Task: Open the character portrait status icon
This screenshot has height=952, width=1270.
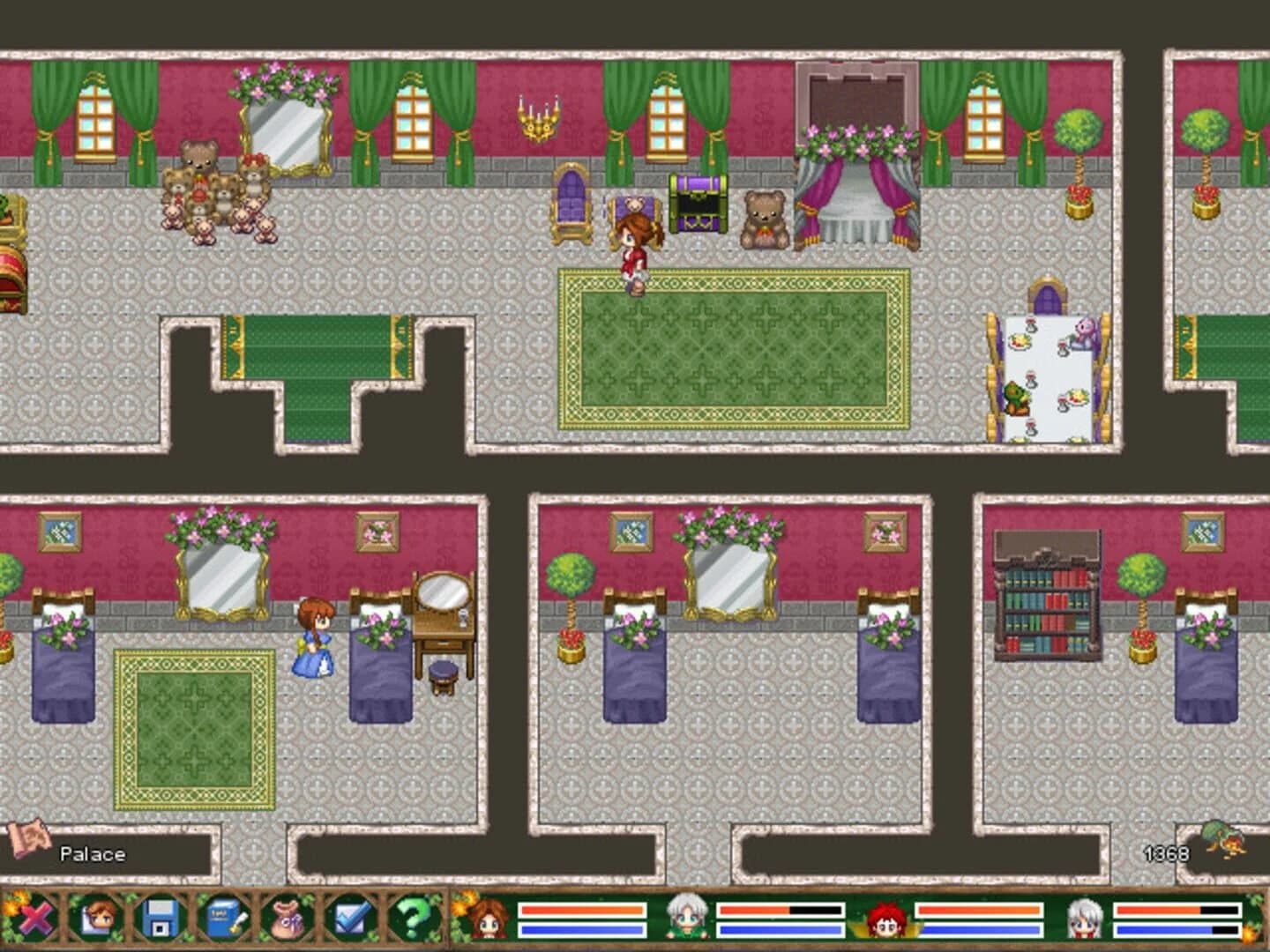Action: point(98,922)
